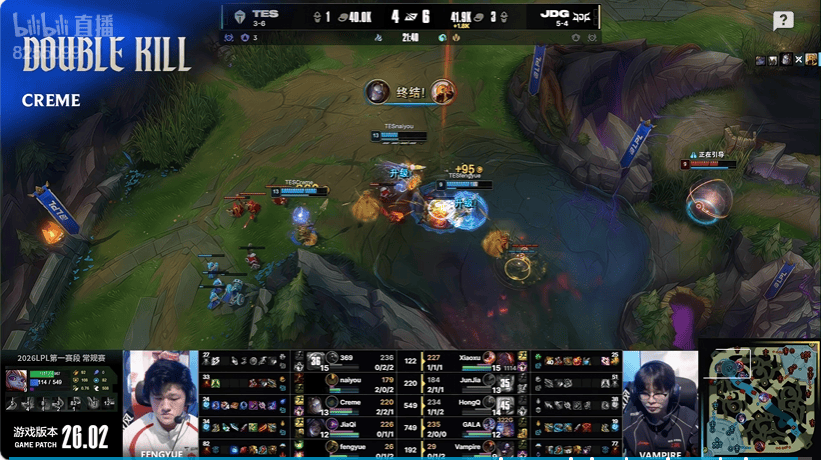
Task: Click the VAMPIRE player webcam
Action: click(660, 398)
